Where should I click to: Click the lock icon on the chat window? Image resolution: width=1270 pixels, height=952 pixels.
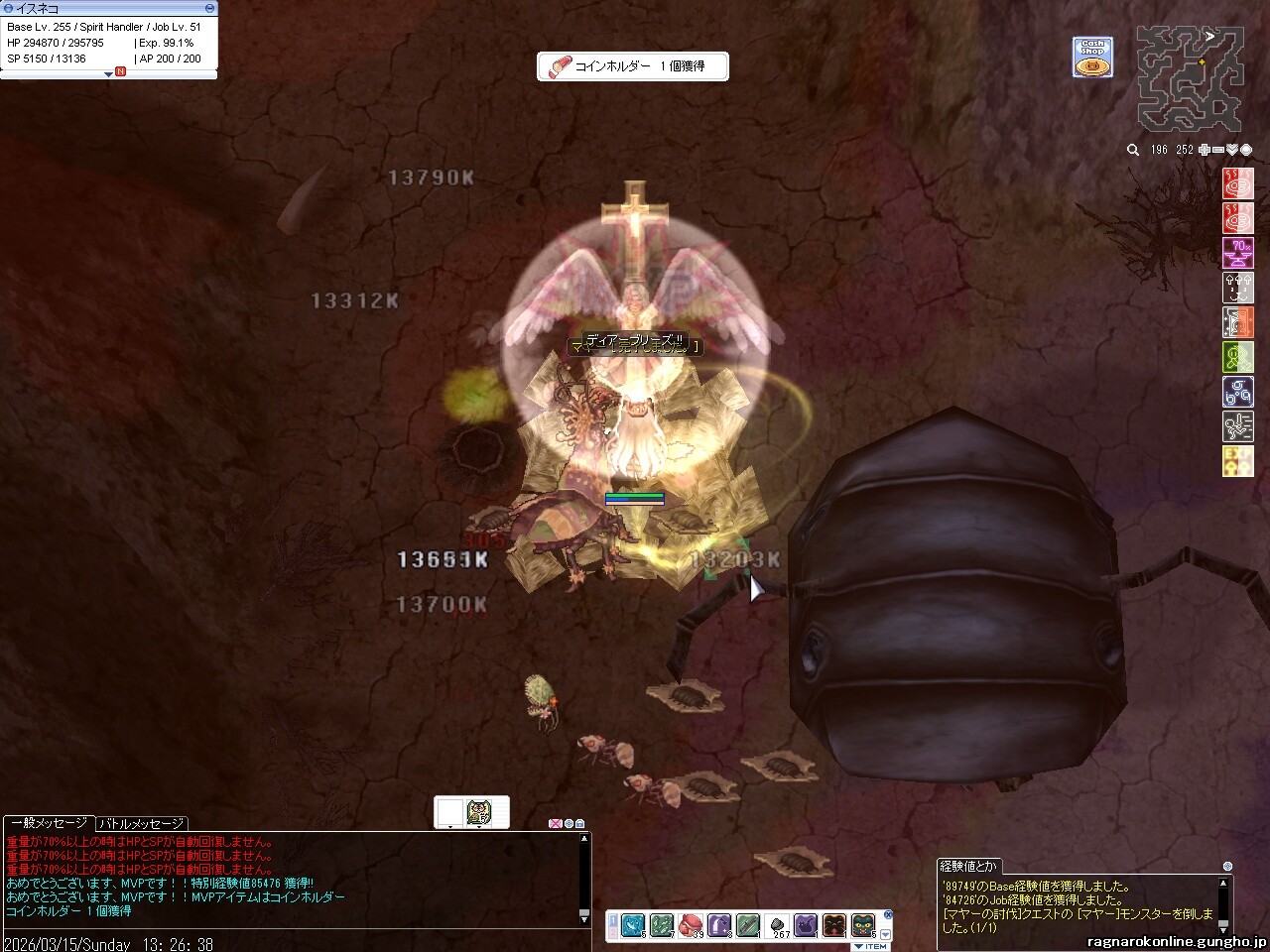[580, 823]
